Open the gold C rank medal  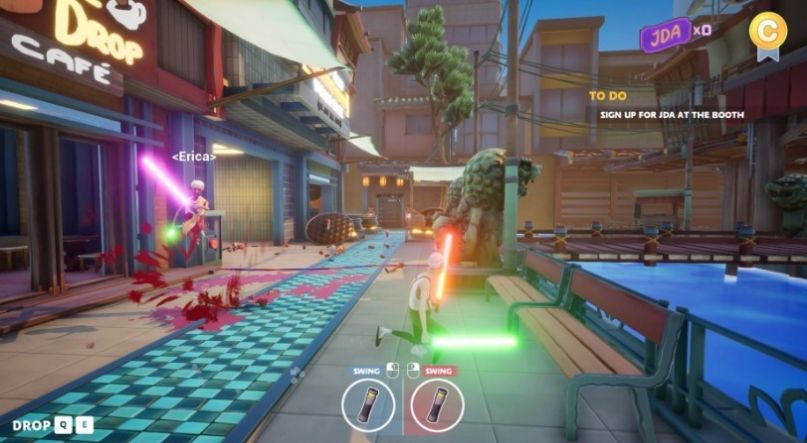768,31
